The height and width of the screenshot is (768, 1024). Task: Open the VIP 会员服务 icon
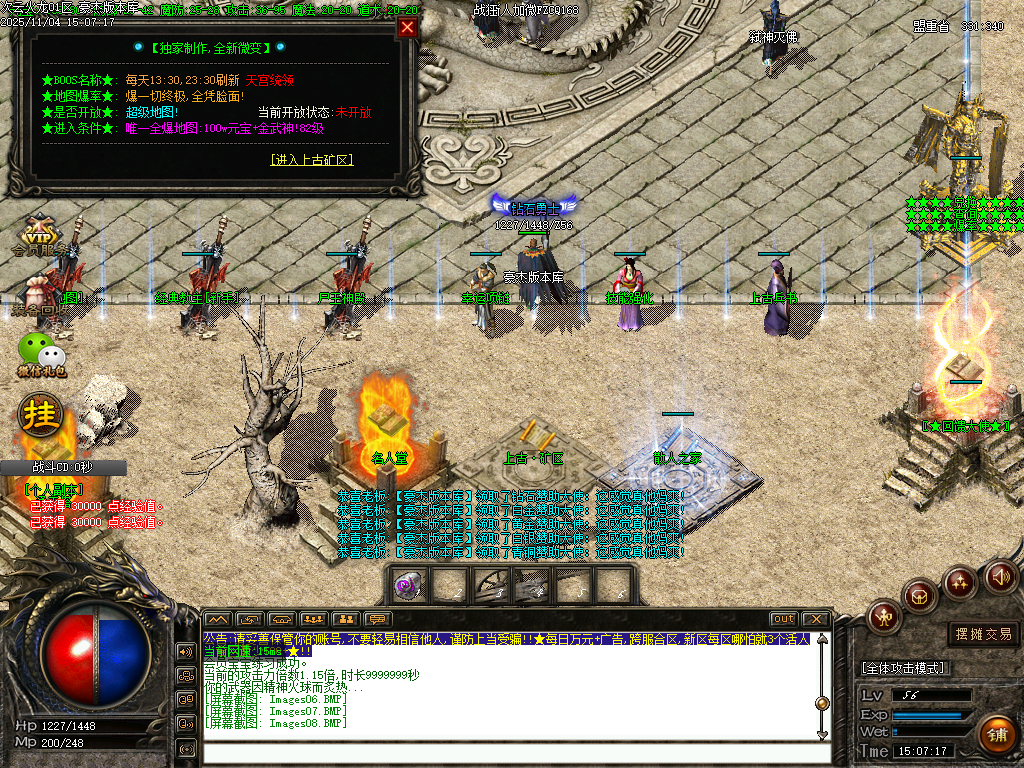[39, 236]
